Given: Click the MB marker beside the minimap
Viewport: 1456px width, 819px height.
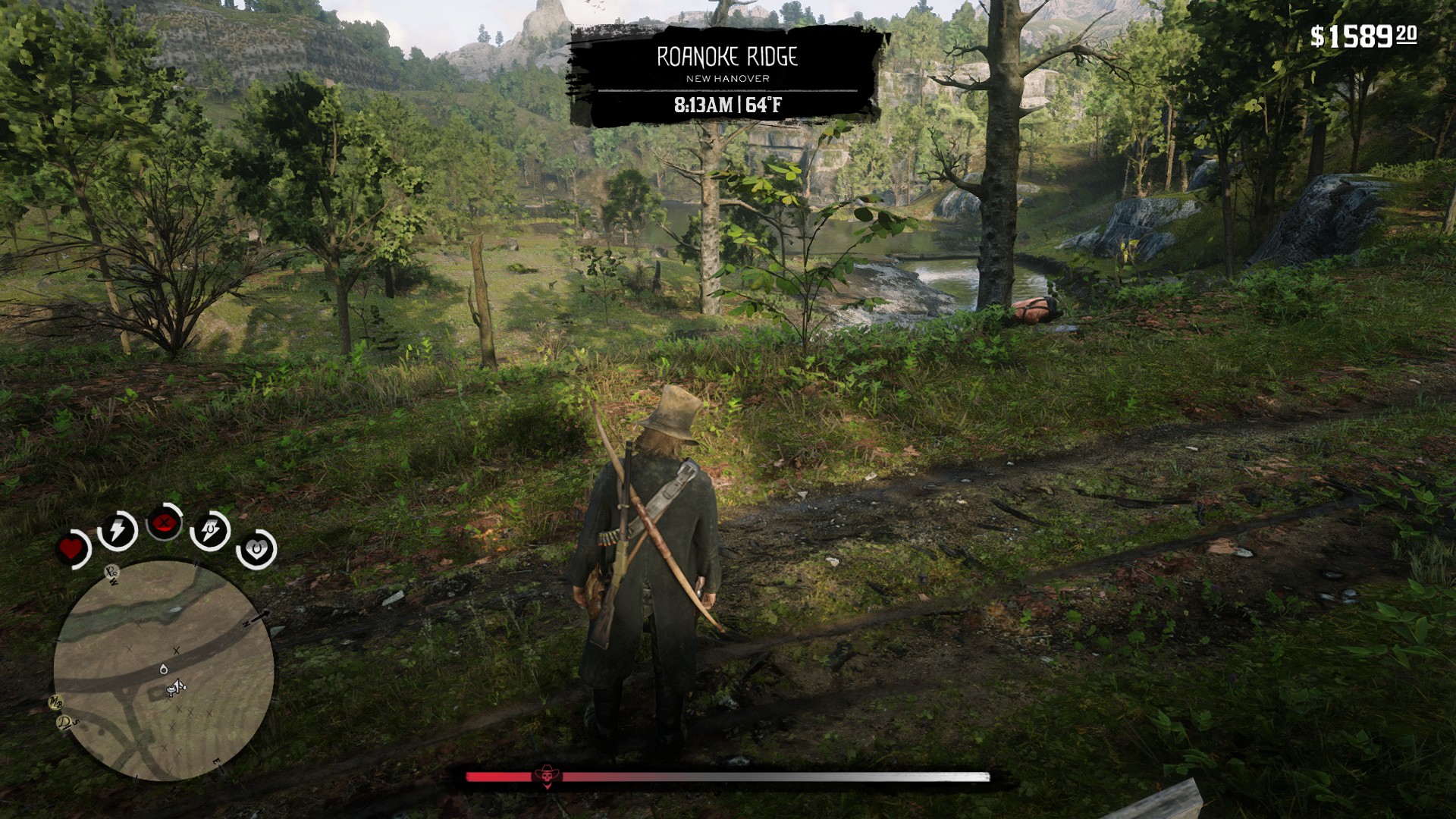Looking at the screenshot, I should pyautogui.click(x=56, y=702).
